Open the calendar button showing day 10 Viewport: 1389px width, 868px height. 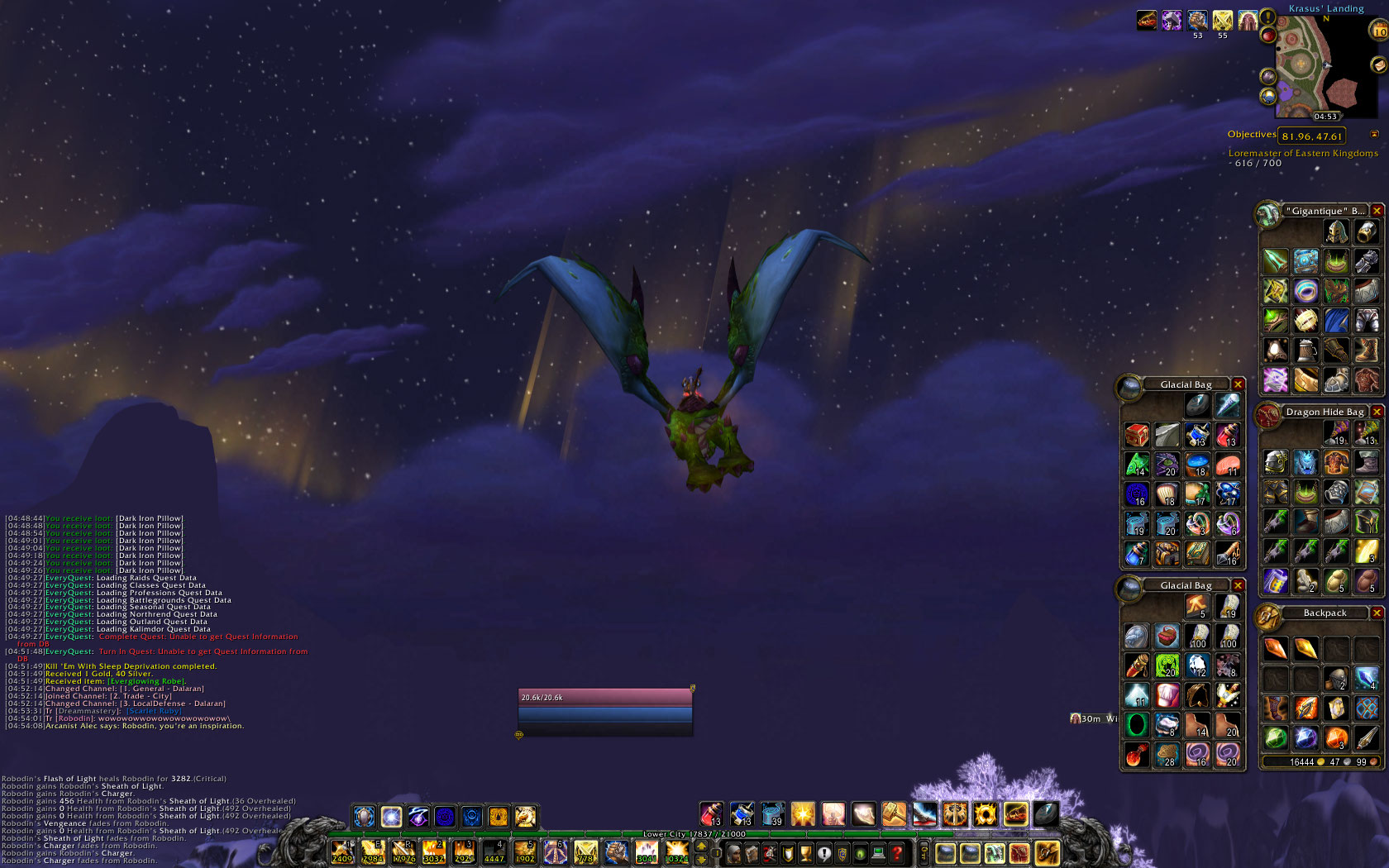click(x=1379, y=31)
